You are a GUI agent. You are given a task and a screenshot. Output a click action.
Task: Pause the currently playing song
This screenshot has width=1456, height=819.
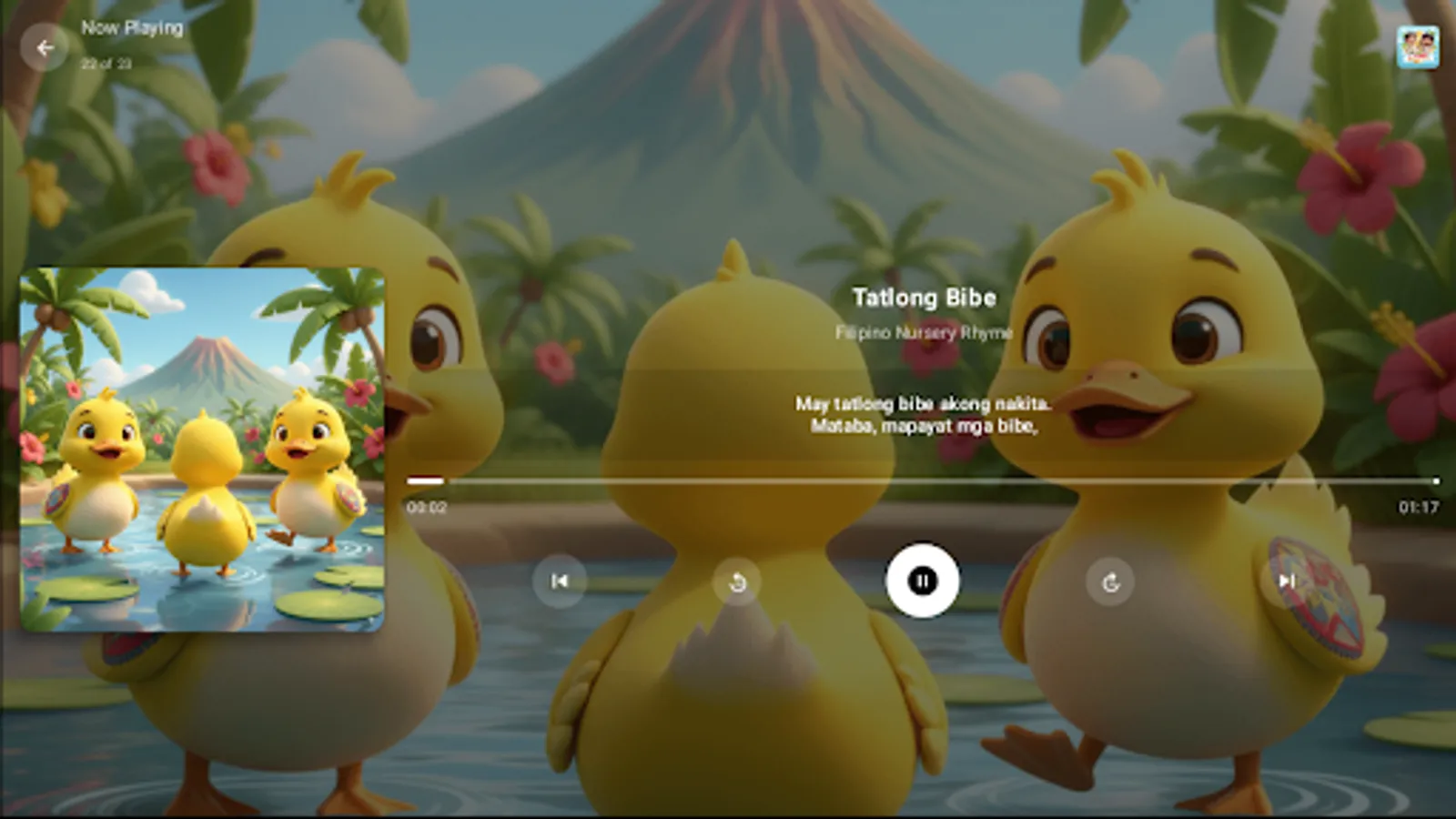[x=922, y=582]
